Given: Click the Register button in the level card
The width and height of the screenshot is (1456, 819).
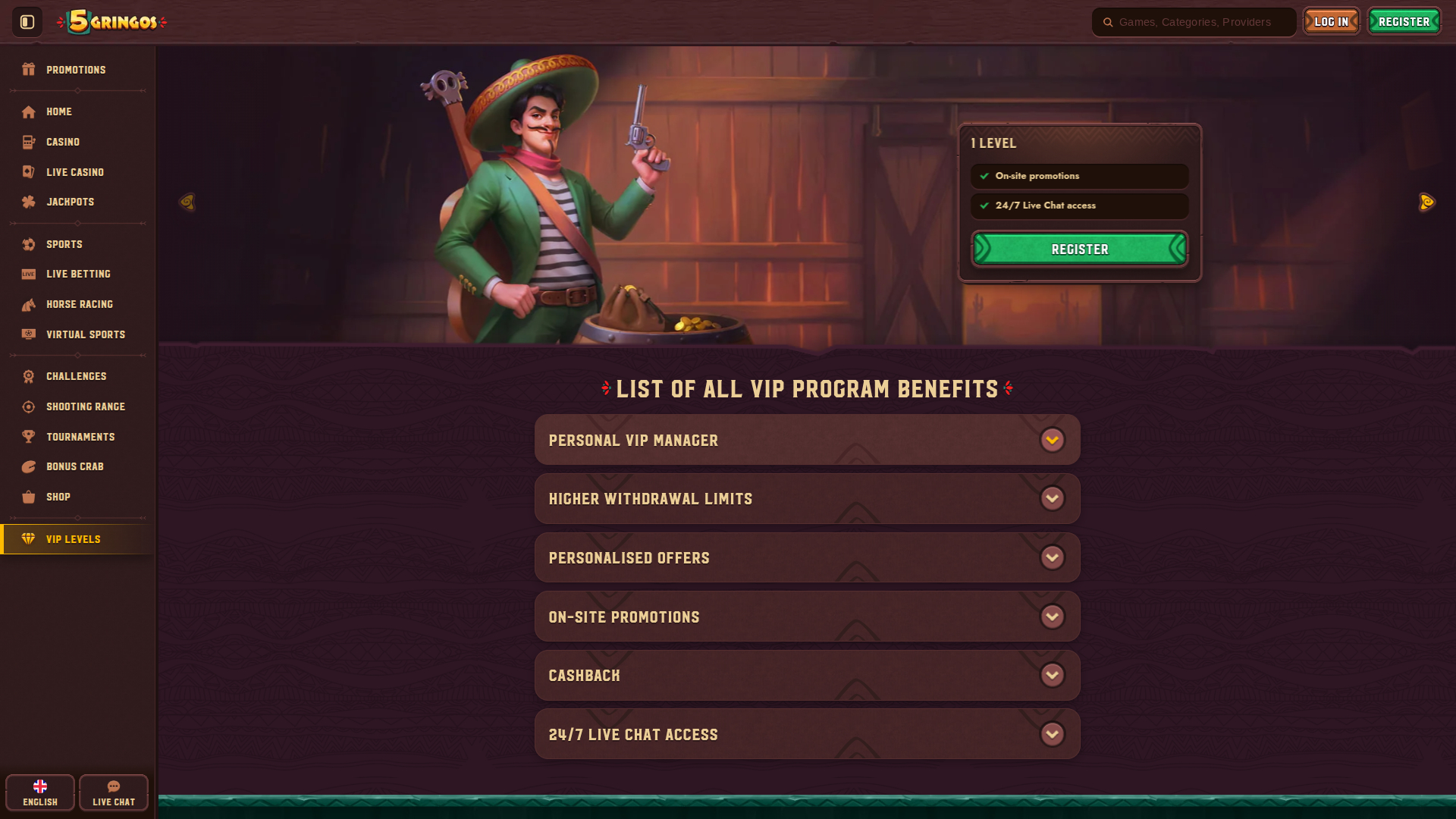Looking at the screenshot, I should [x=1079, y=249].
